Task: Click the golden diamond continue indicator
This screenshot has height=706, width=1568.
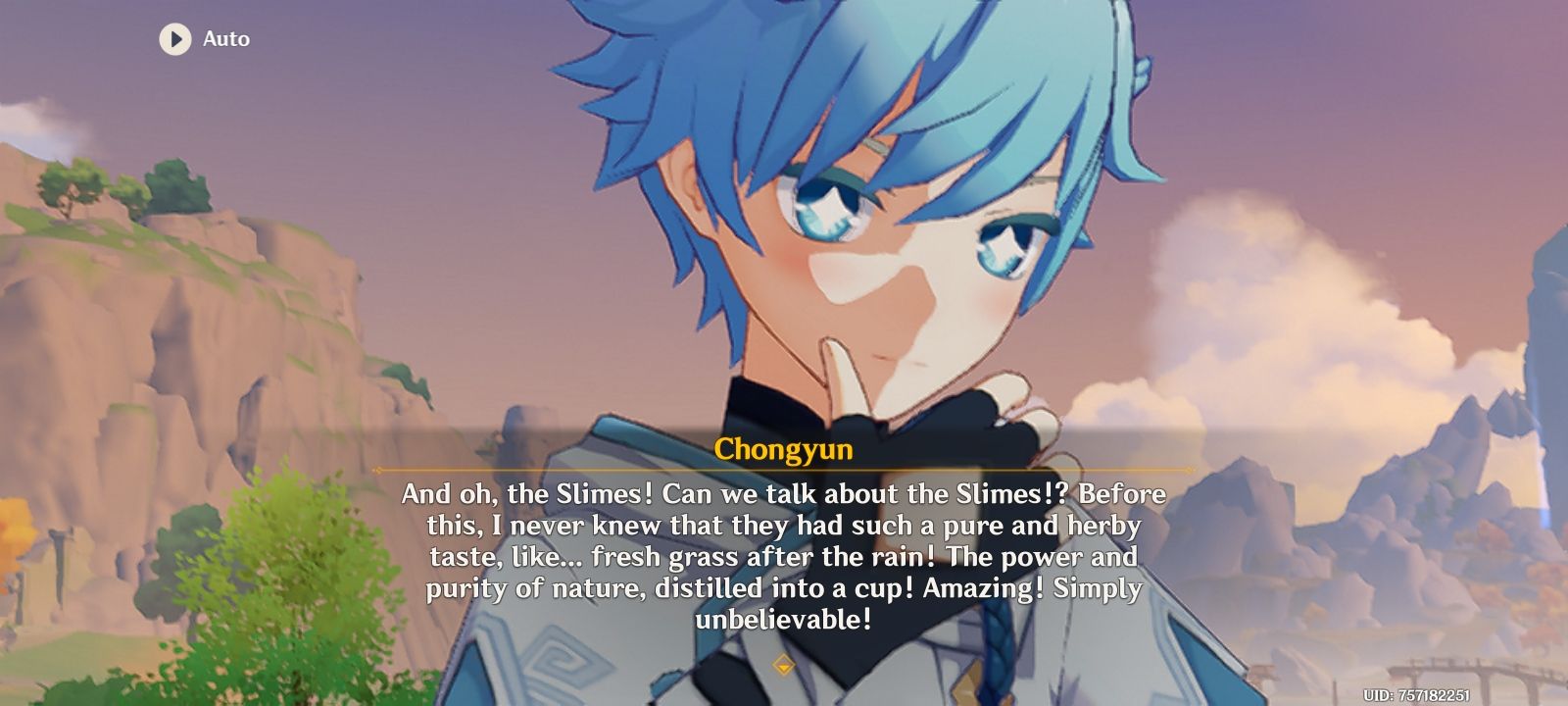Action: [784, 664]
